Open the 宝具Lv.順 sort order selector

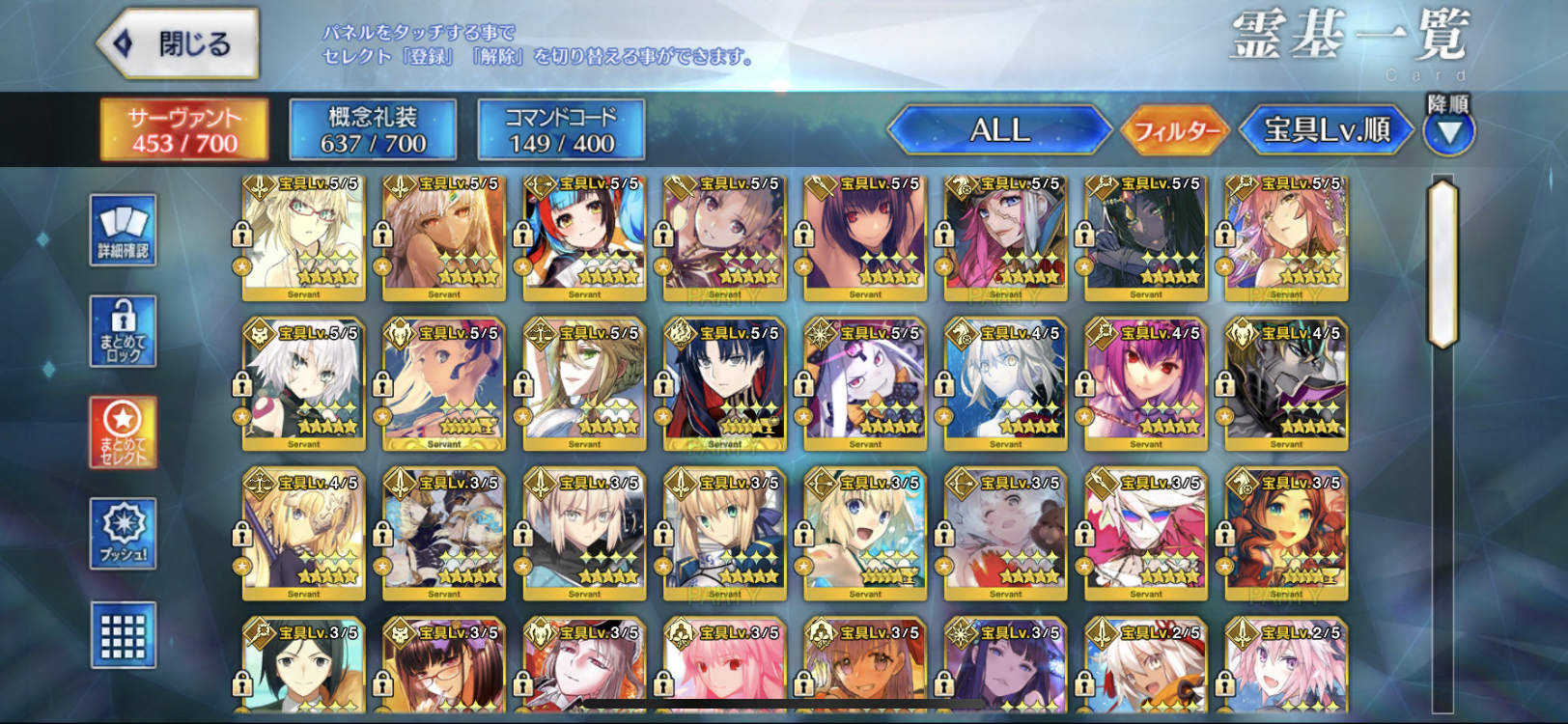point(1324,131)
